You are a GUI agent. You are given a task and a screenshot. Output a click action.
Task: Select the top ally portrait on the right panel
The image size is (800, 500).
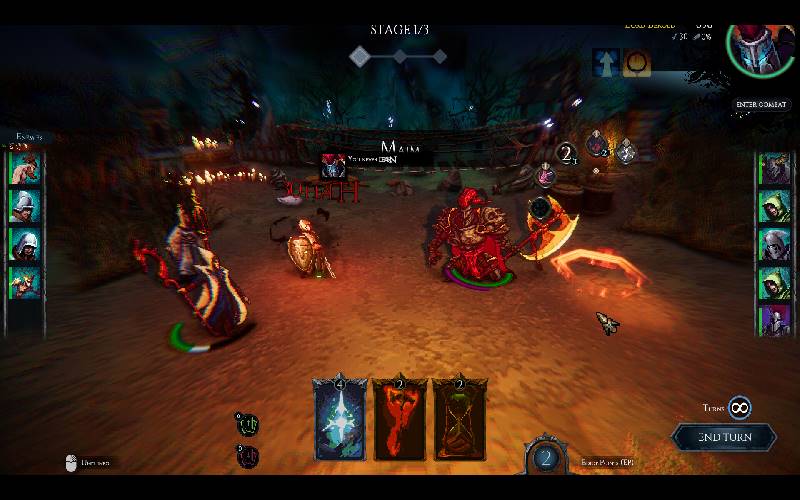click(x=774, y=168)
